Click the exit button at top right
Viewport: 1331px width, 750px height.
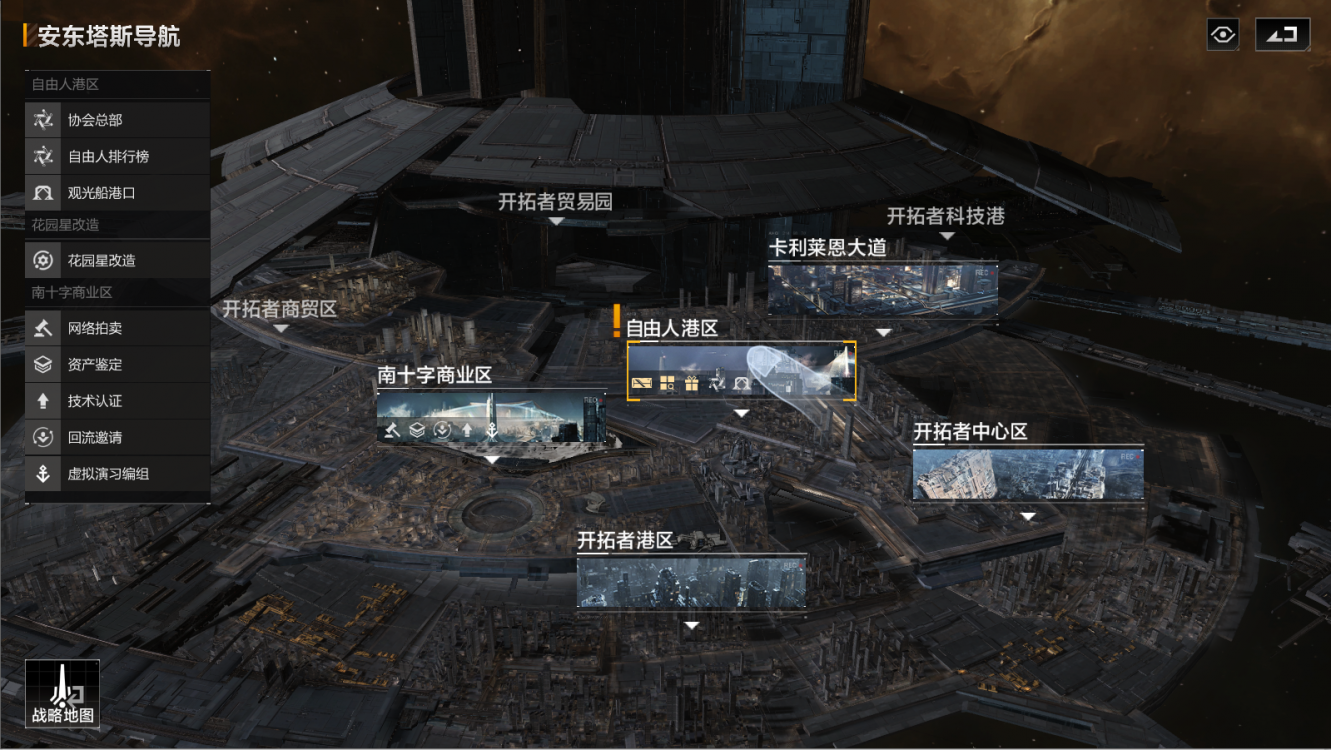1283,34
